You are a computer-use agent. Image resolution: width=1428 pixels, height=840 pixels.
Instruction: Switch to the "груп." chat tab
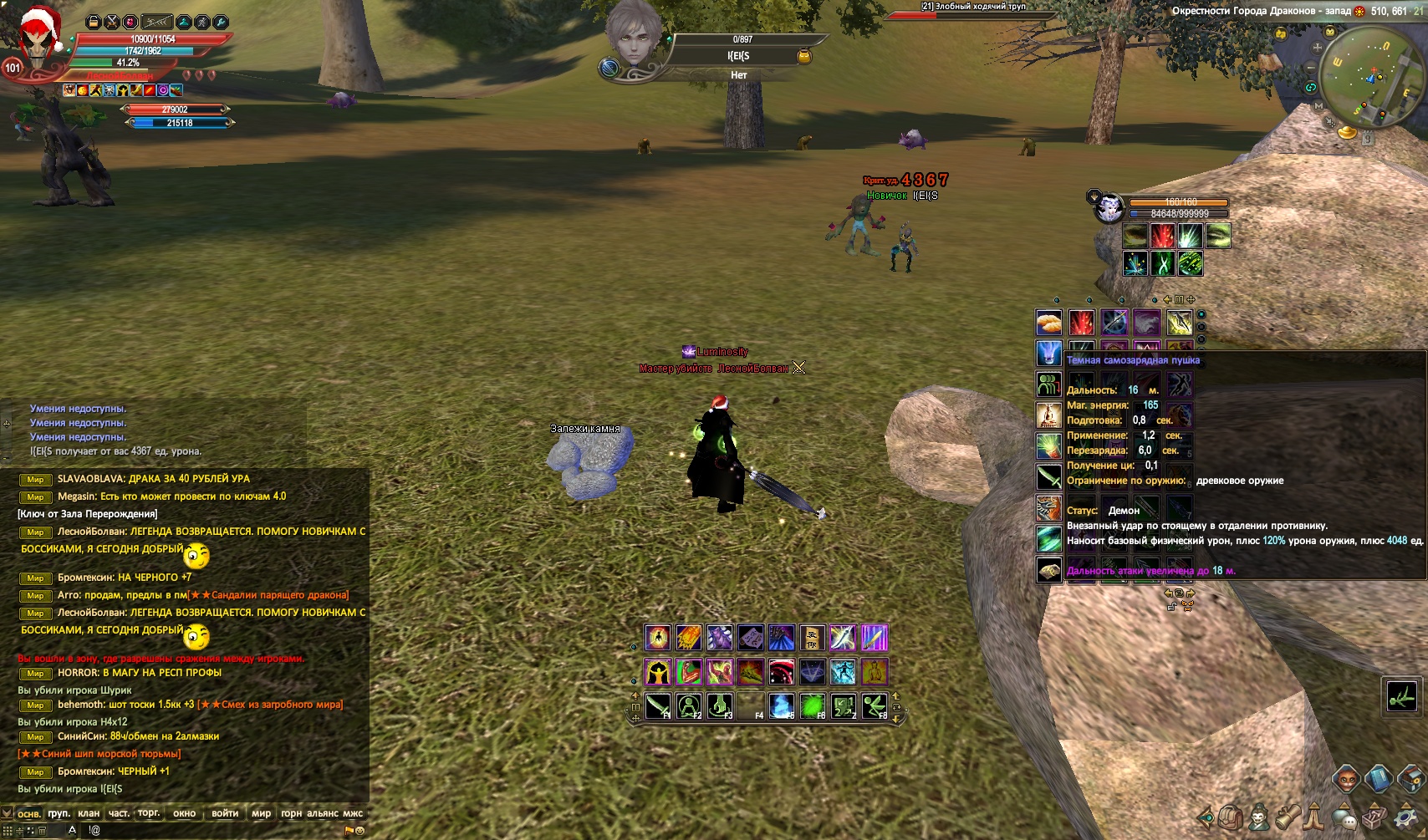click(59, 813)
